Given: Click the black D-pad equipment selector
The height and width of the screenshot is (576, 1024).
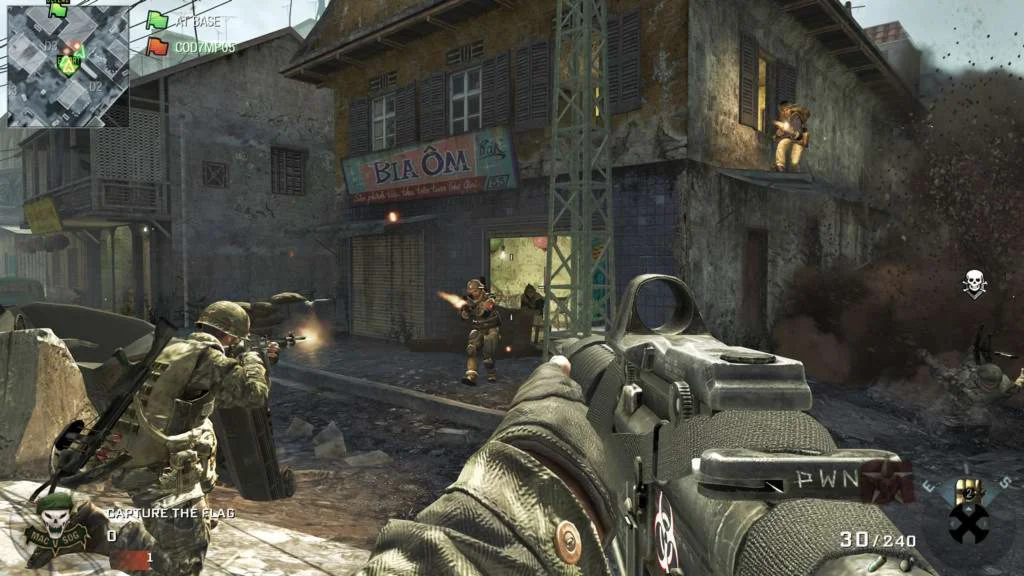Looking at the screenshot, I should [x=968, y=522].
